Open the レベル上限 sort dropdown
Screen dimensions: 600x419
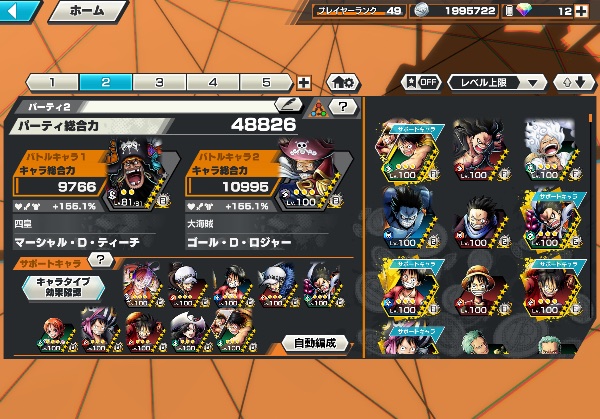click(x=498, y=82)
